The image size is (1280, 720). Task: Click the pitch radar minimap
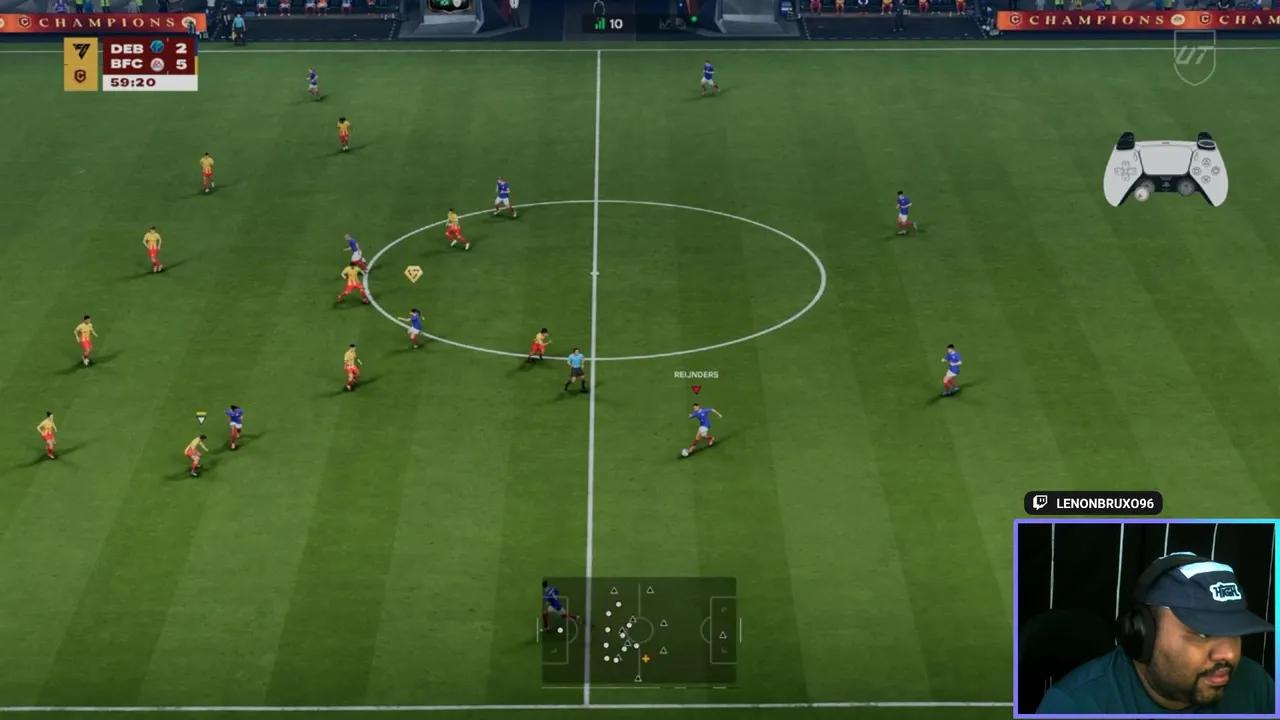(639, 631)
